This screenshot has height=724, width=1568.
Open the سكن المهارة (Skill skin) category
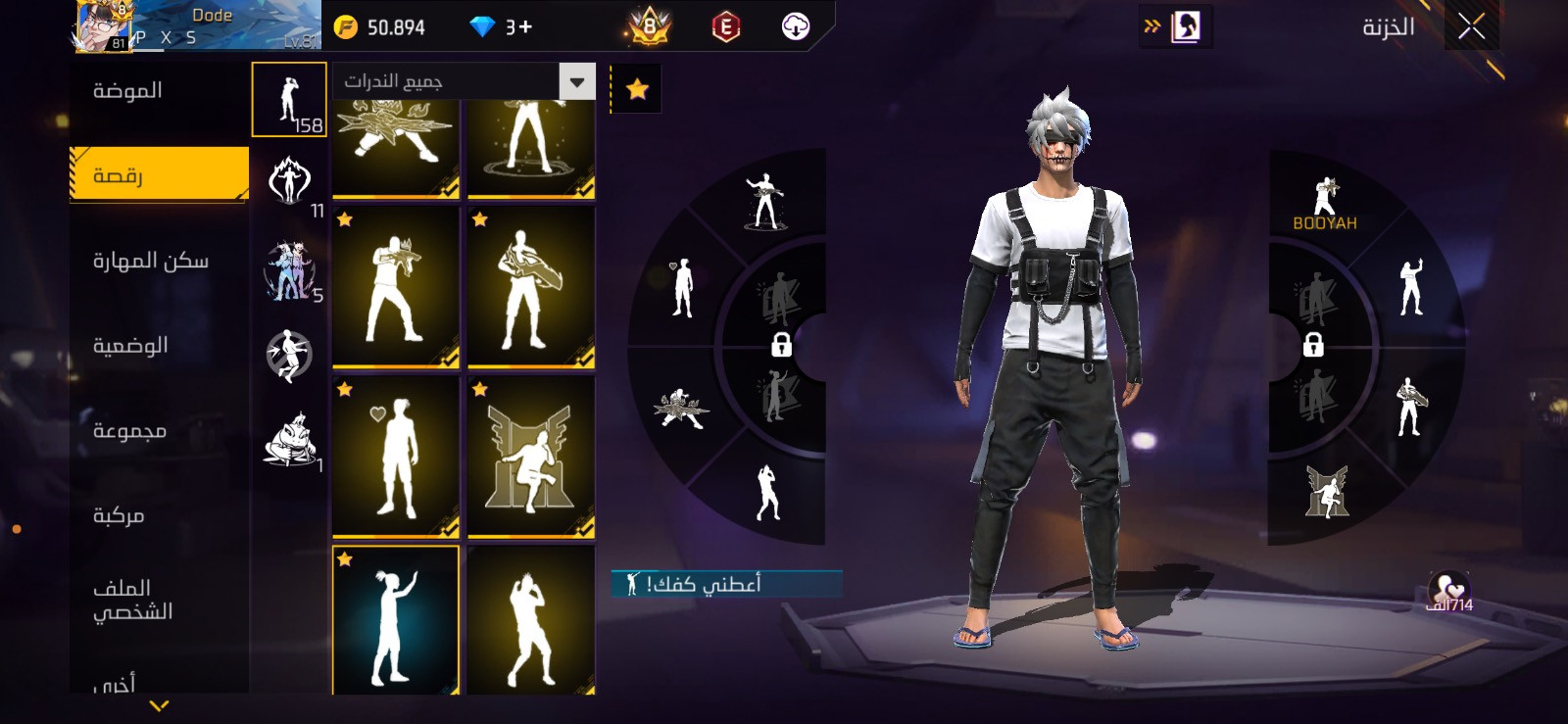151,261
